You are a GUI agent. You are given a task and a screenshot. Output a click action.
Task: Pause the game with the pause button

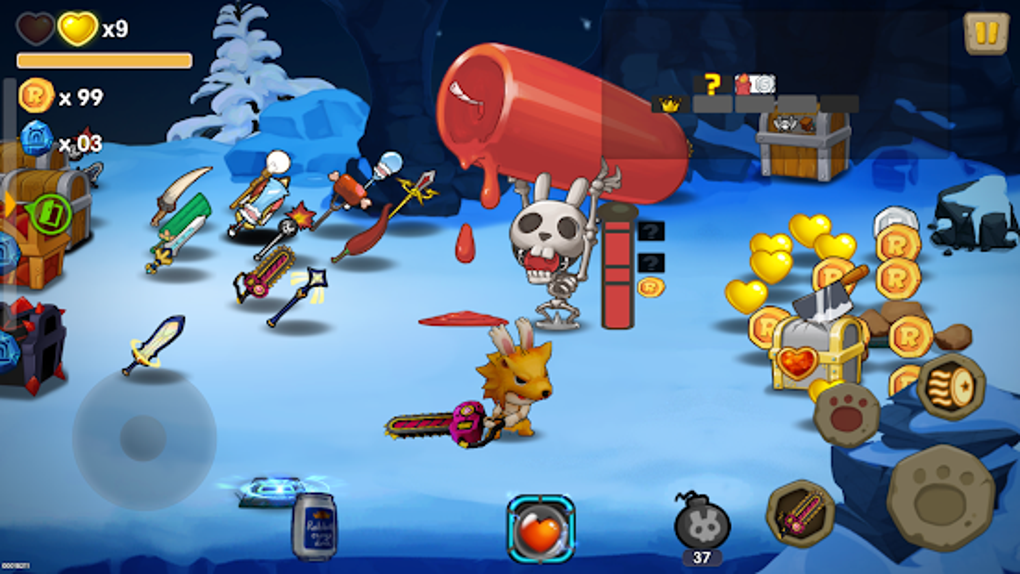click(986, 33)
